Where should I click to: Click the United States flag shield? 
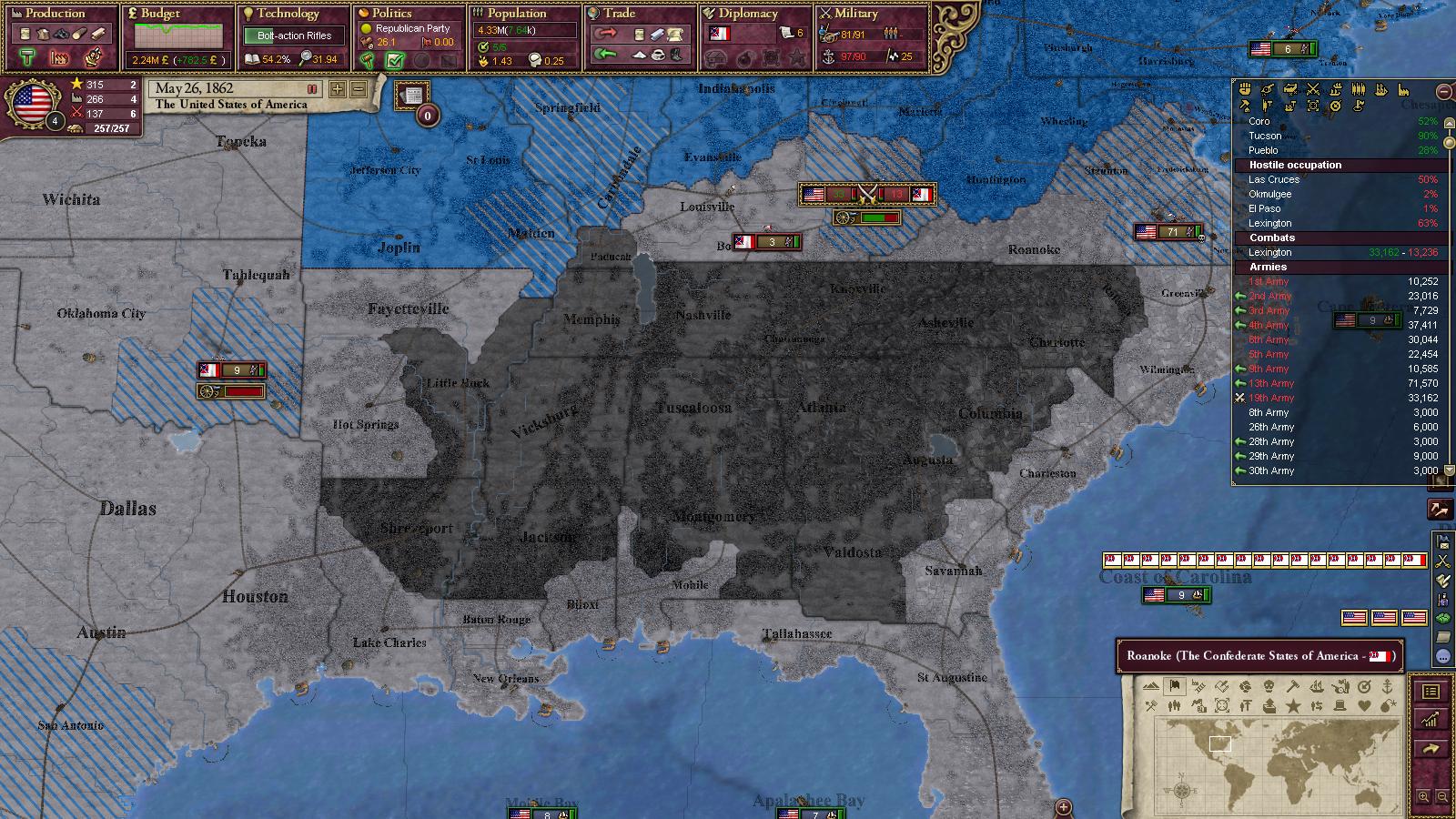32,103
